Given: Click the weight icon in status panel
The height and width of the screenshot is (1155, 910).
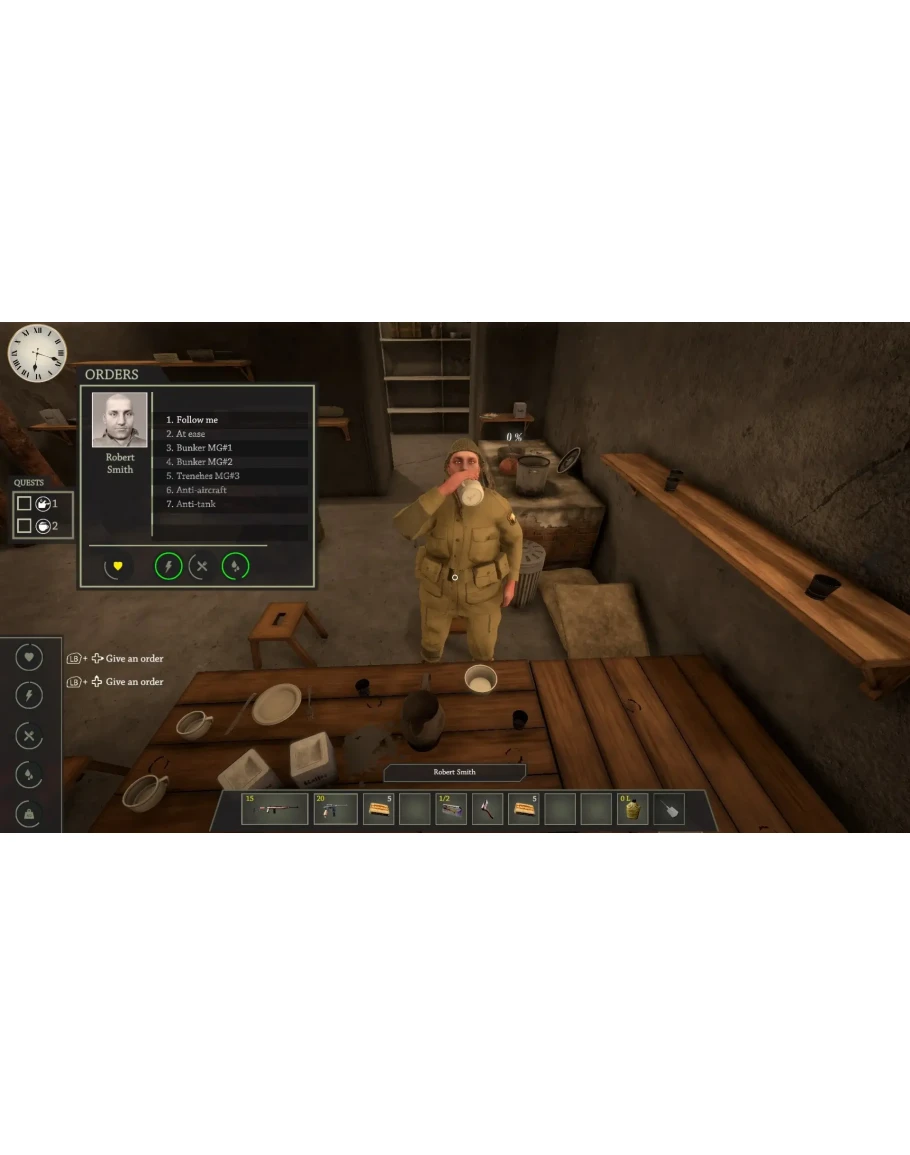Looking at the screenshot, I should pos(29,815).
